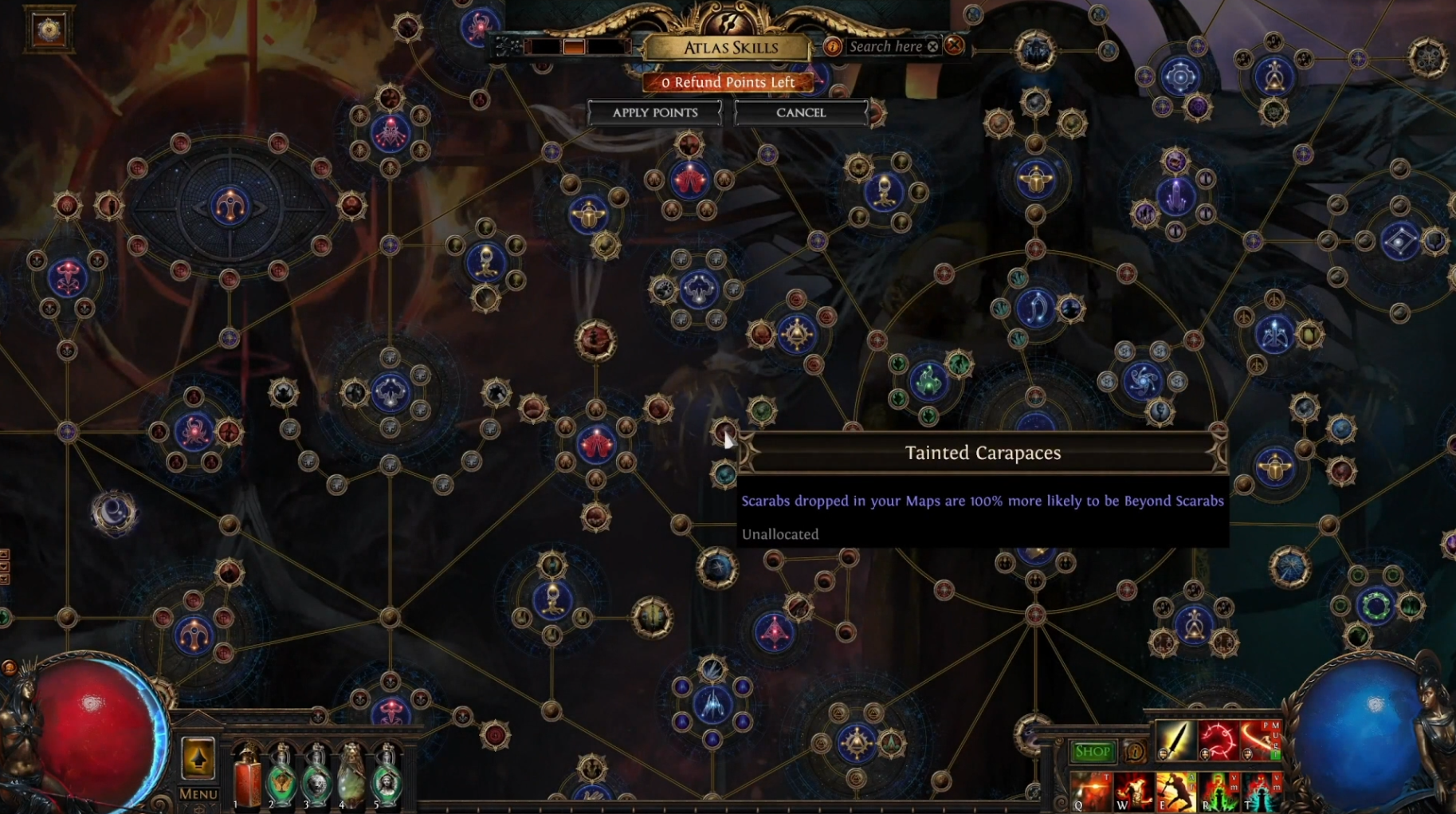Activate the glowing sword skill icon

point(1175,741)
